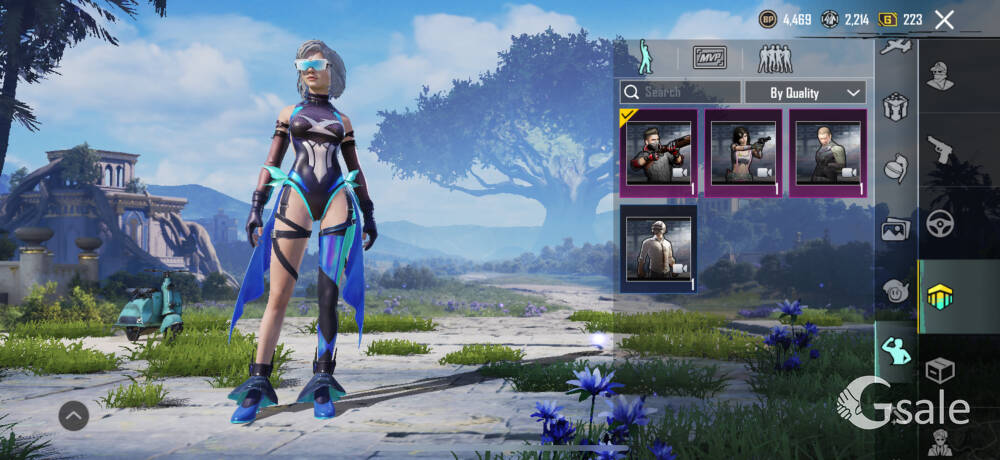This screenshot has height=460, width=1000.
Task: Pick the bald man in jacket emote
Action: (828, 153)
